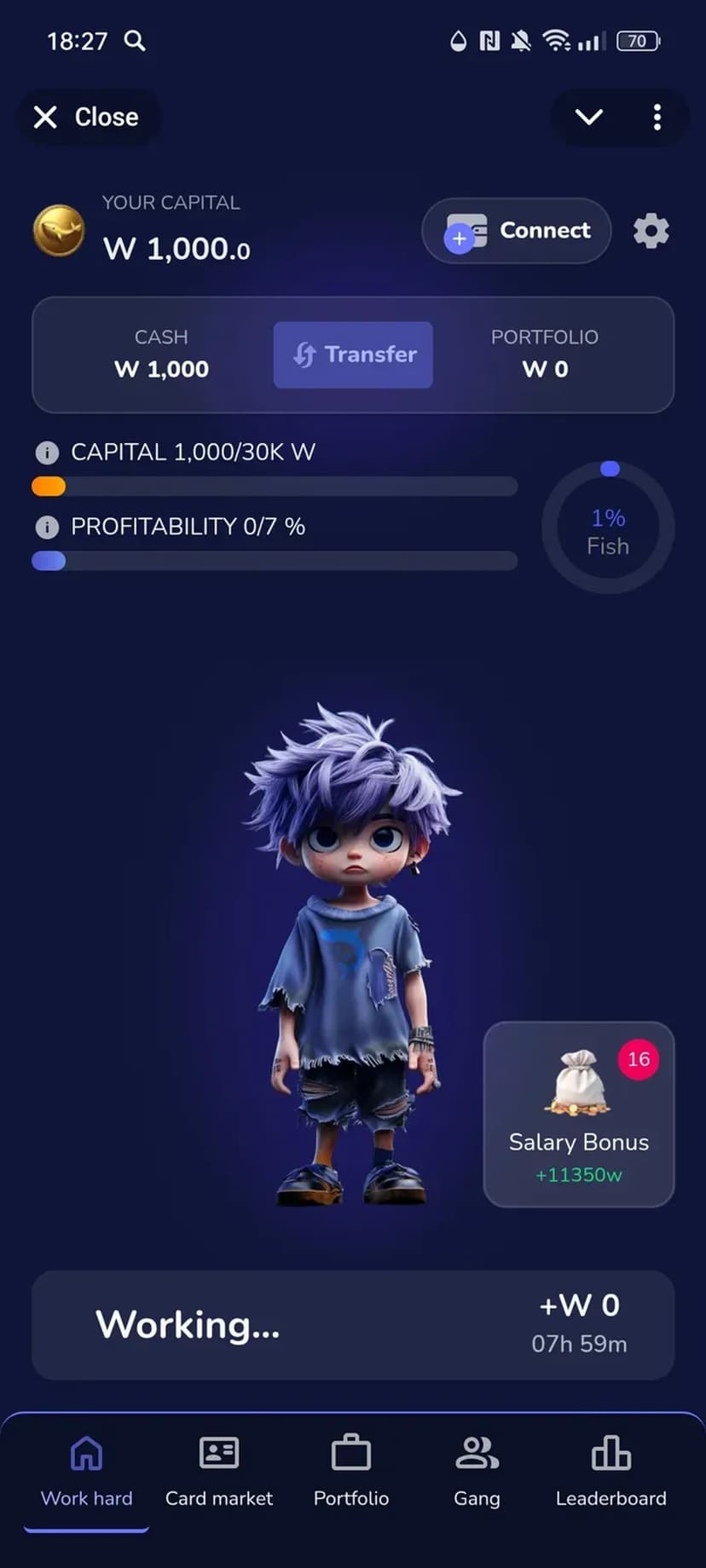This screenshot has height=1568, width=706.
Task: Collapse the app with the chevron arrow
Action: tap(589, 117)
